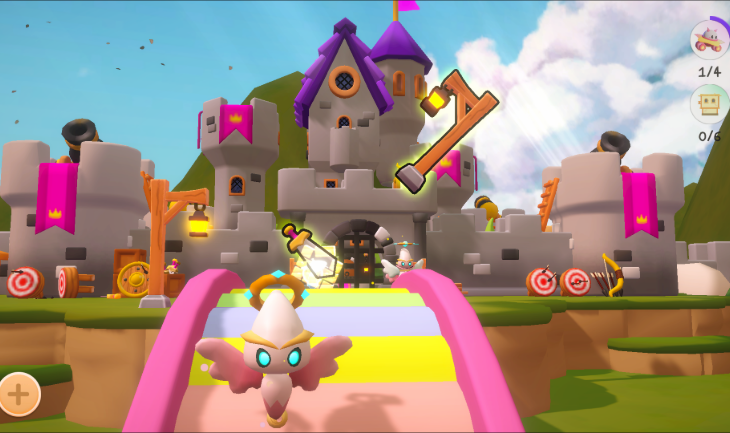Screen dimensions: 730x433
Task: Open the pink kart collectible tracker
Action: 709,41
